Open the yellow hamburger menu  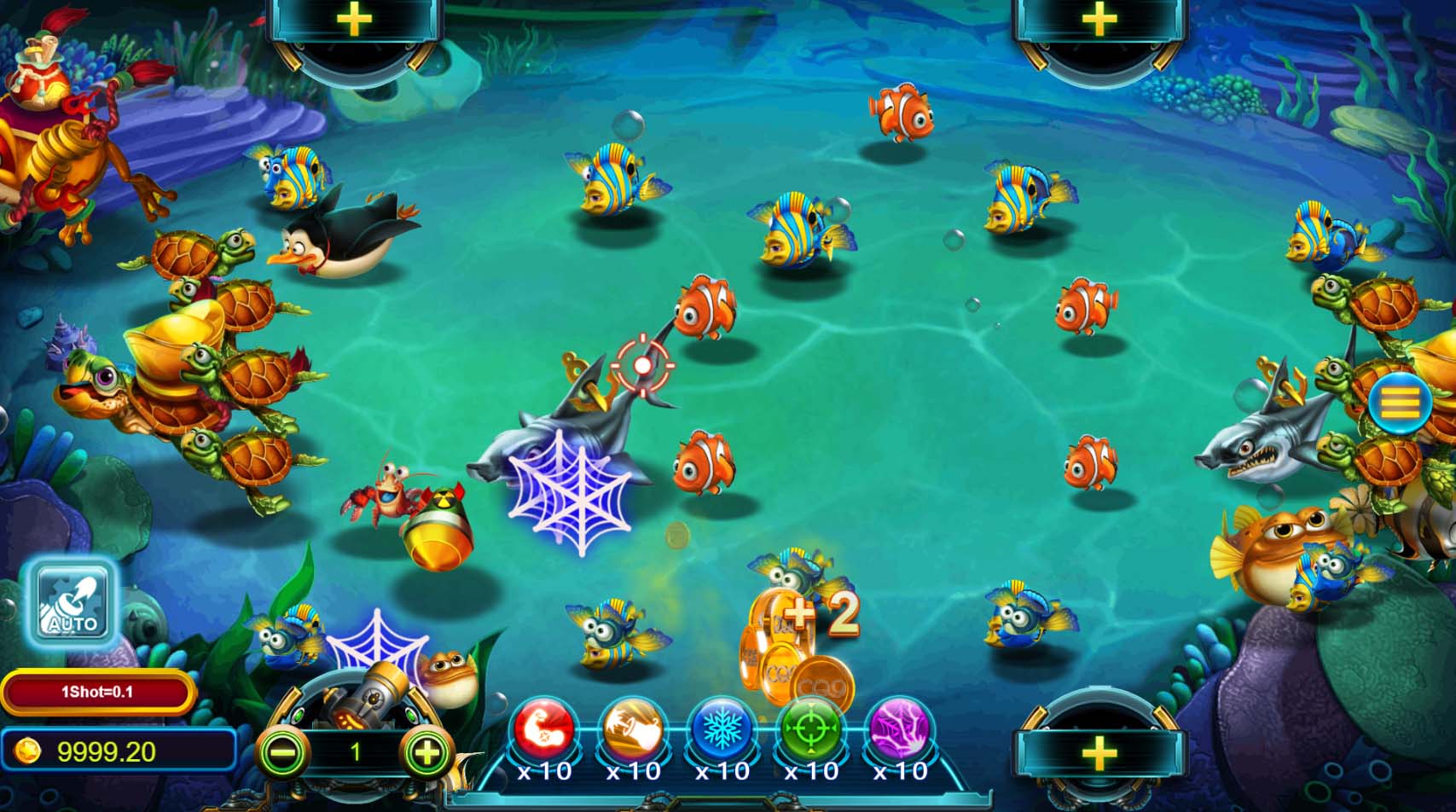(x=1400, y=403)
